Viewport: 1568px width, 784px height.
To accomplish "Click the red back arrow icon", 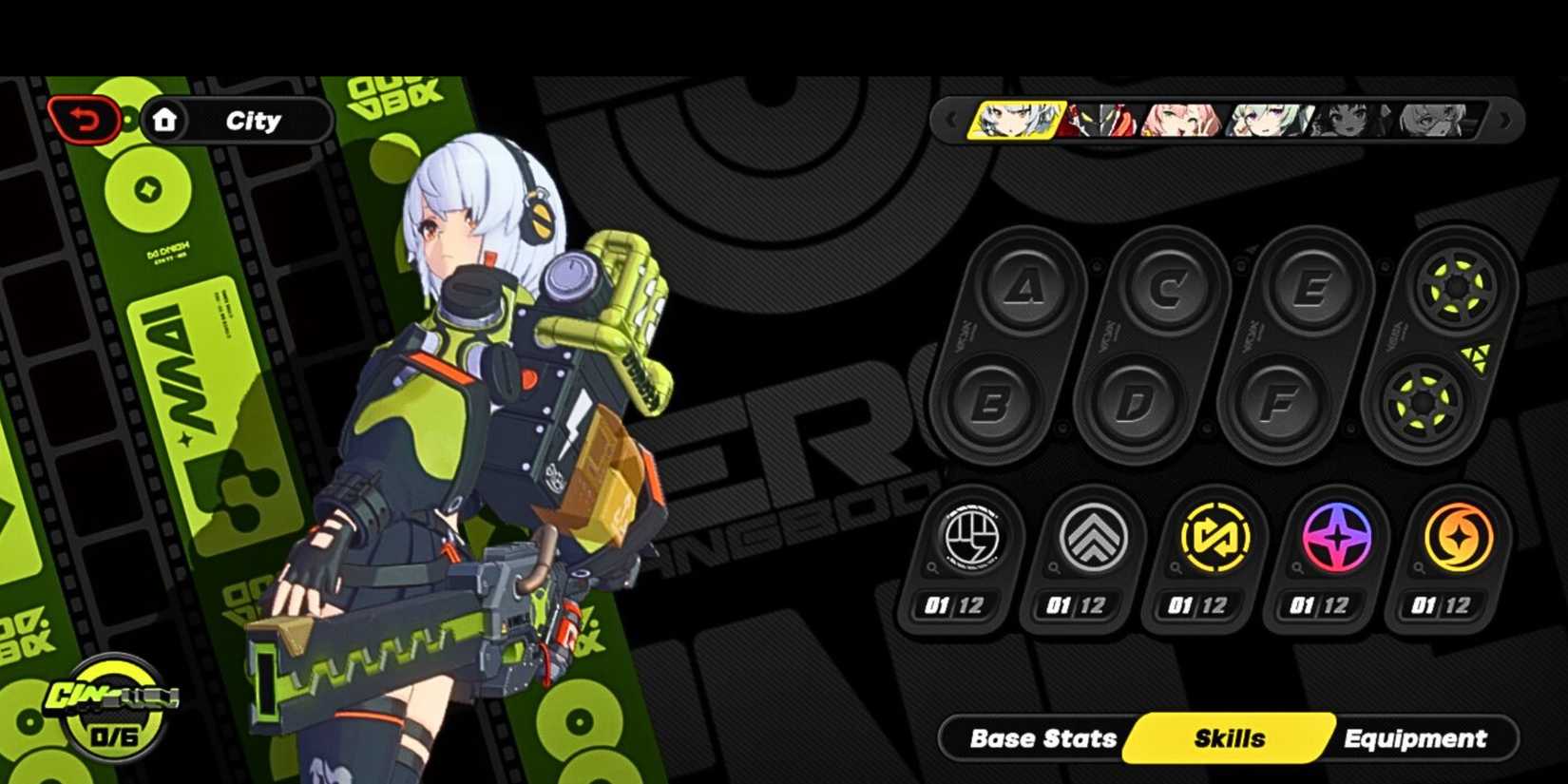I will click(x=84, y=120).
